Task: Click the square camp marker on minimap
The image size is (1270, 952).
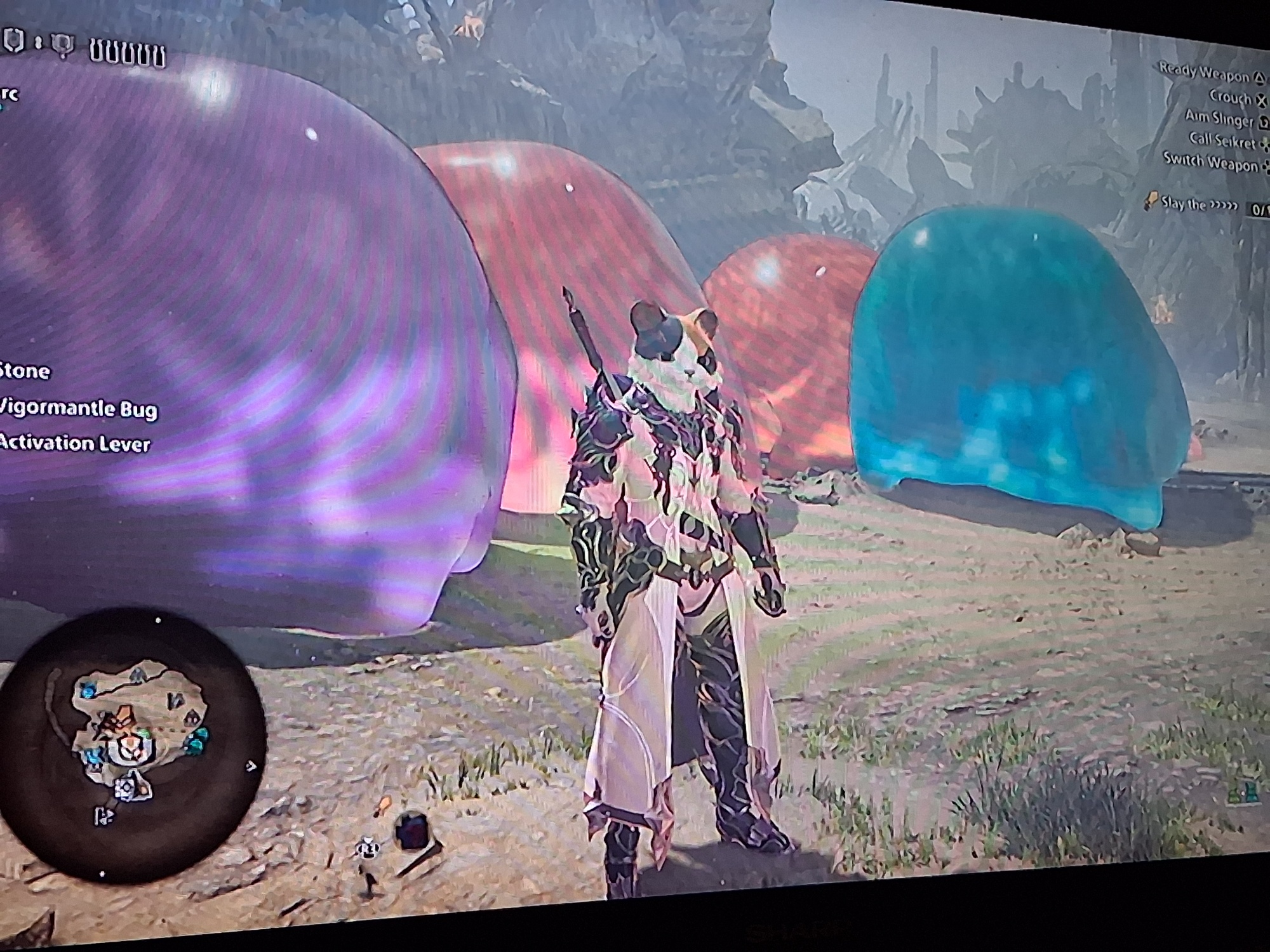Action: coord(125,788)
